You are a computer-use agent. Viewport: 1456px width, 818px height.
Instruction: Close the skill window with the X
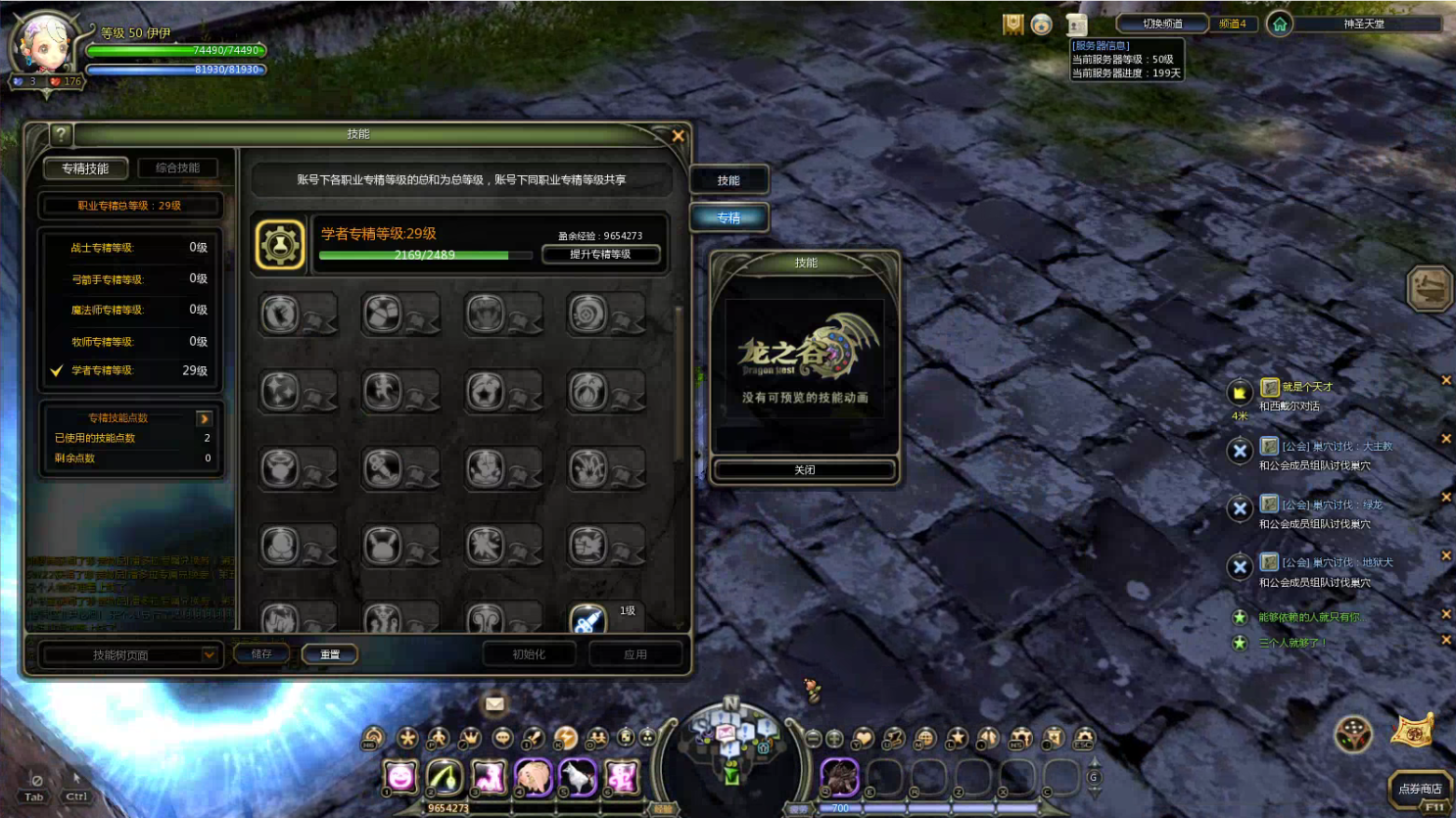click(x=678, y=136)
